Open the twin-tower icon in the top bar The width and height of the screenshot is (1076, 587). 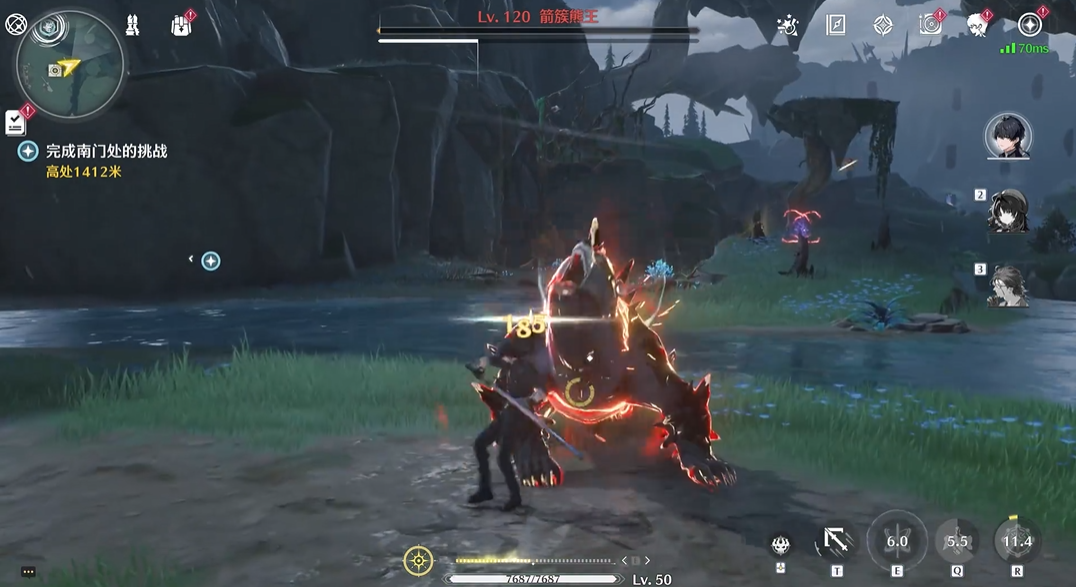[x=132, y=26]
